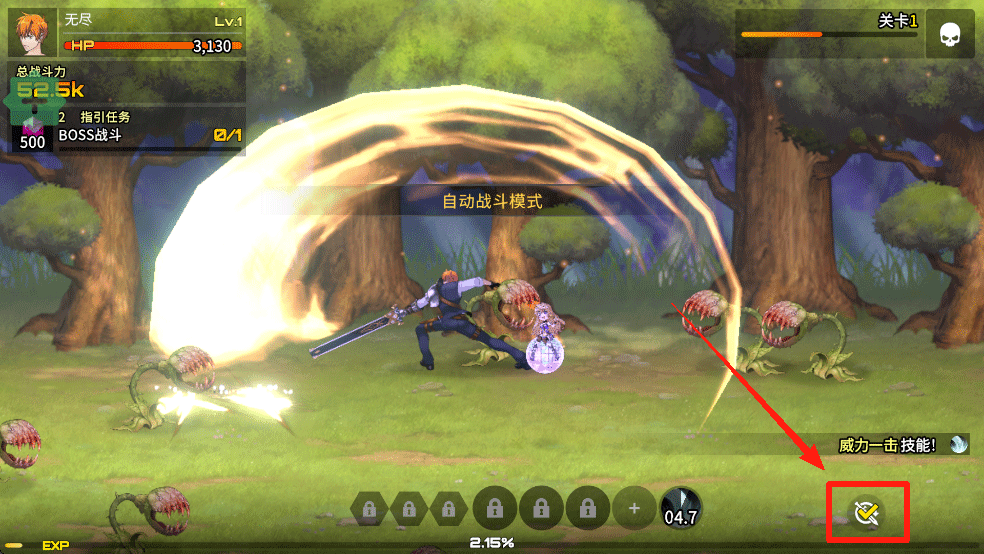984x554 pixels.
Task: Tap the 威力一击 skill notification
Action: pos(900,445)
